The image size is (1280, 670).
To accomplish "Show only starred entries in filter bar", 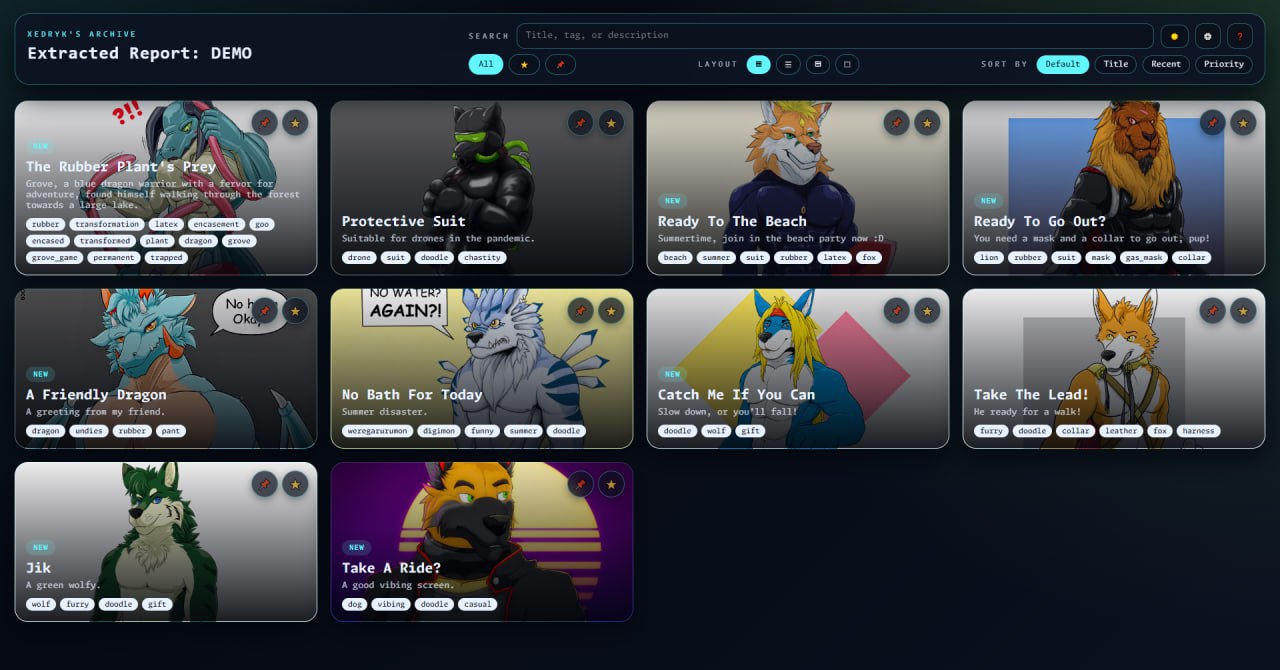I will [x=524, y=64].
